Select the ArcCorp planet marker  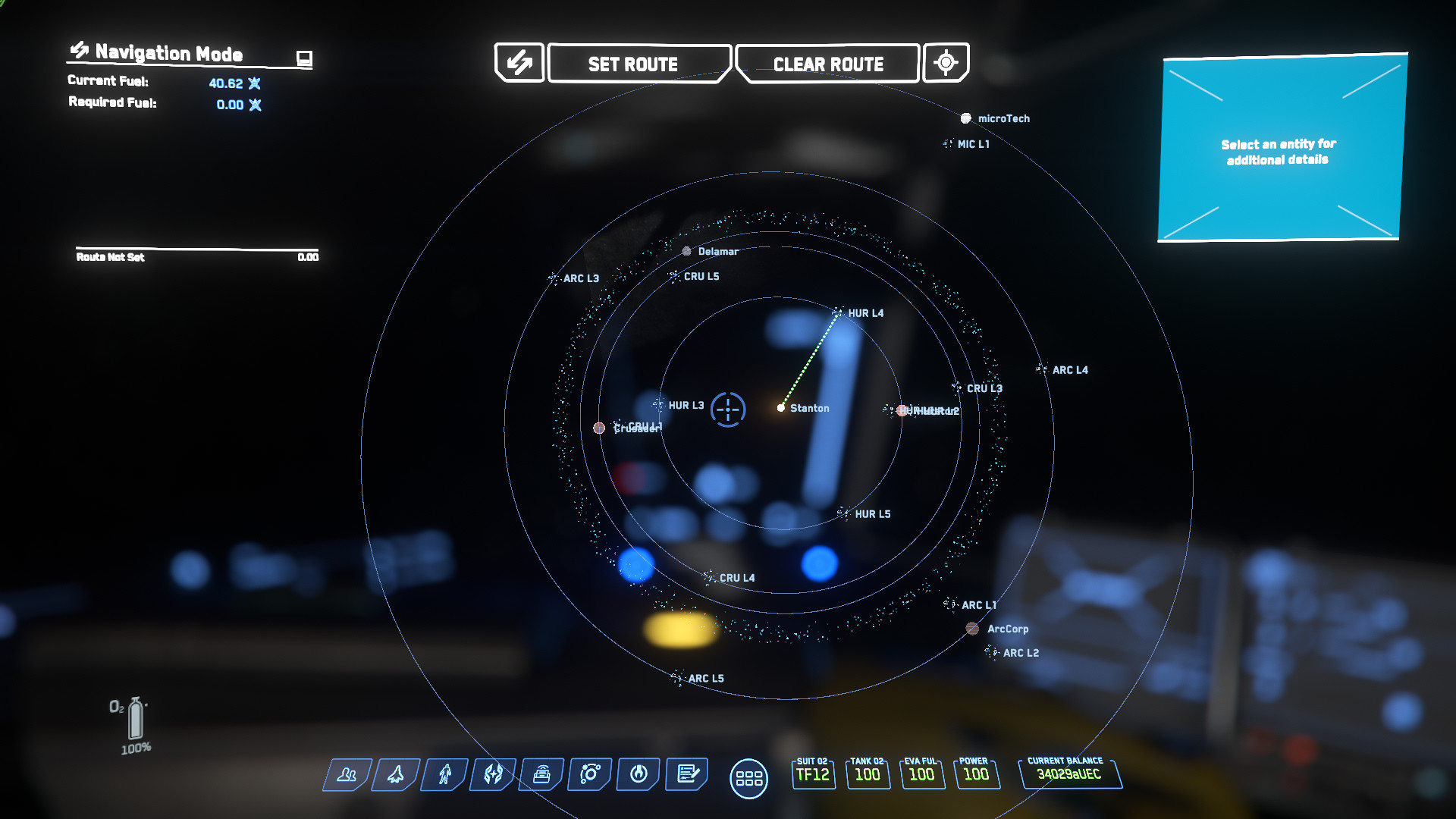click(x=972, y=629)
